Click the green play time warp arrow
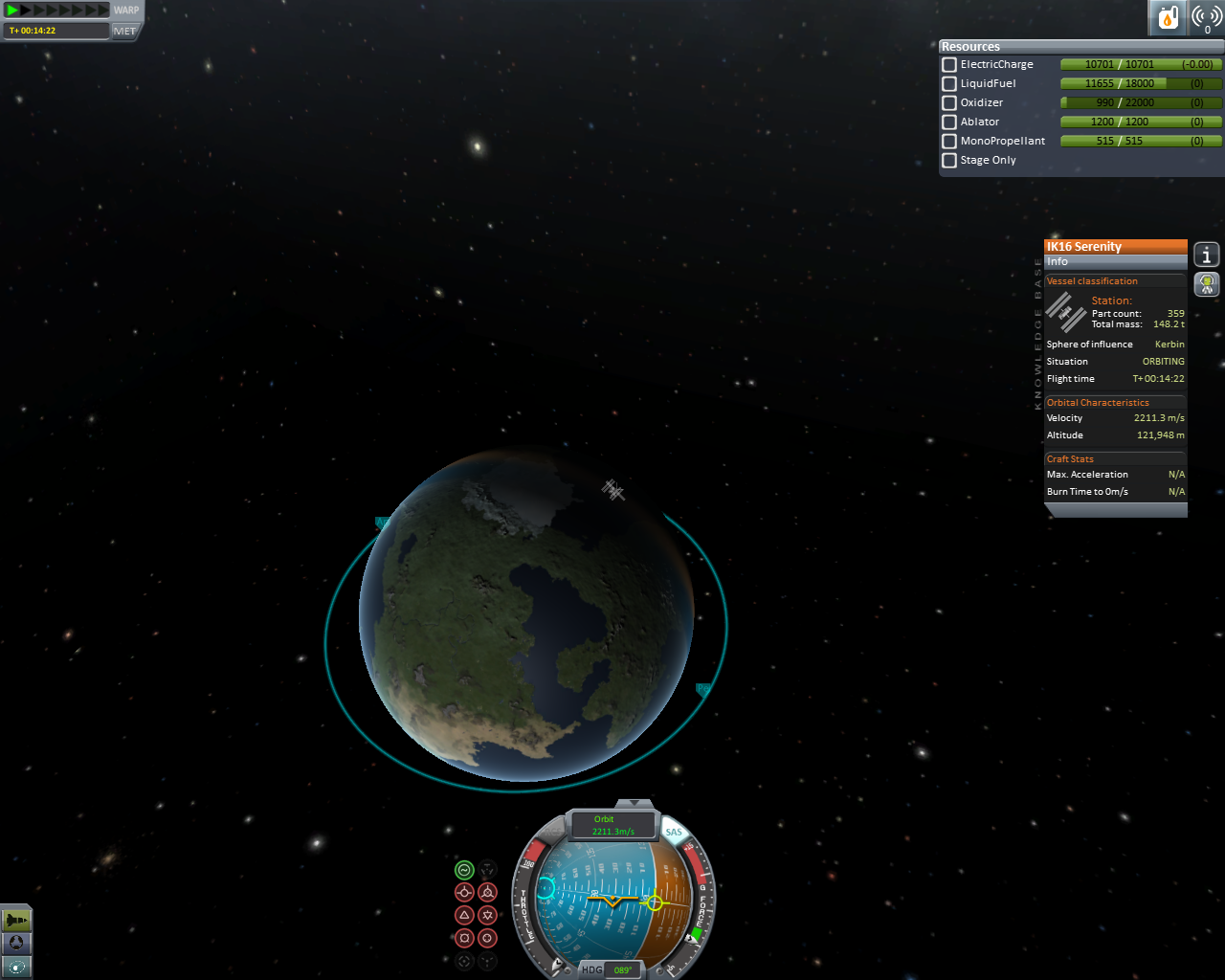This screenshot has width=1225, height=980. click(13, 11)
